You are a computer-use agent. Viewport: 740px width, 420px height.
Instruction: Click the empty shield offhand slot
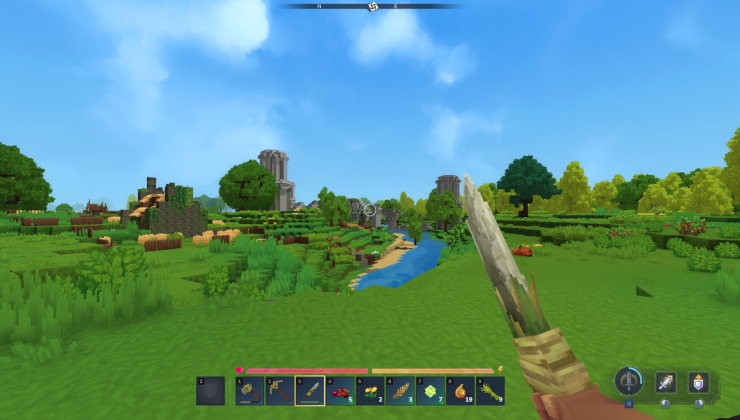[210, 391]
